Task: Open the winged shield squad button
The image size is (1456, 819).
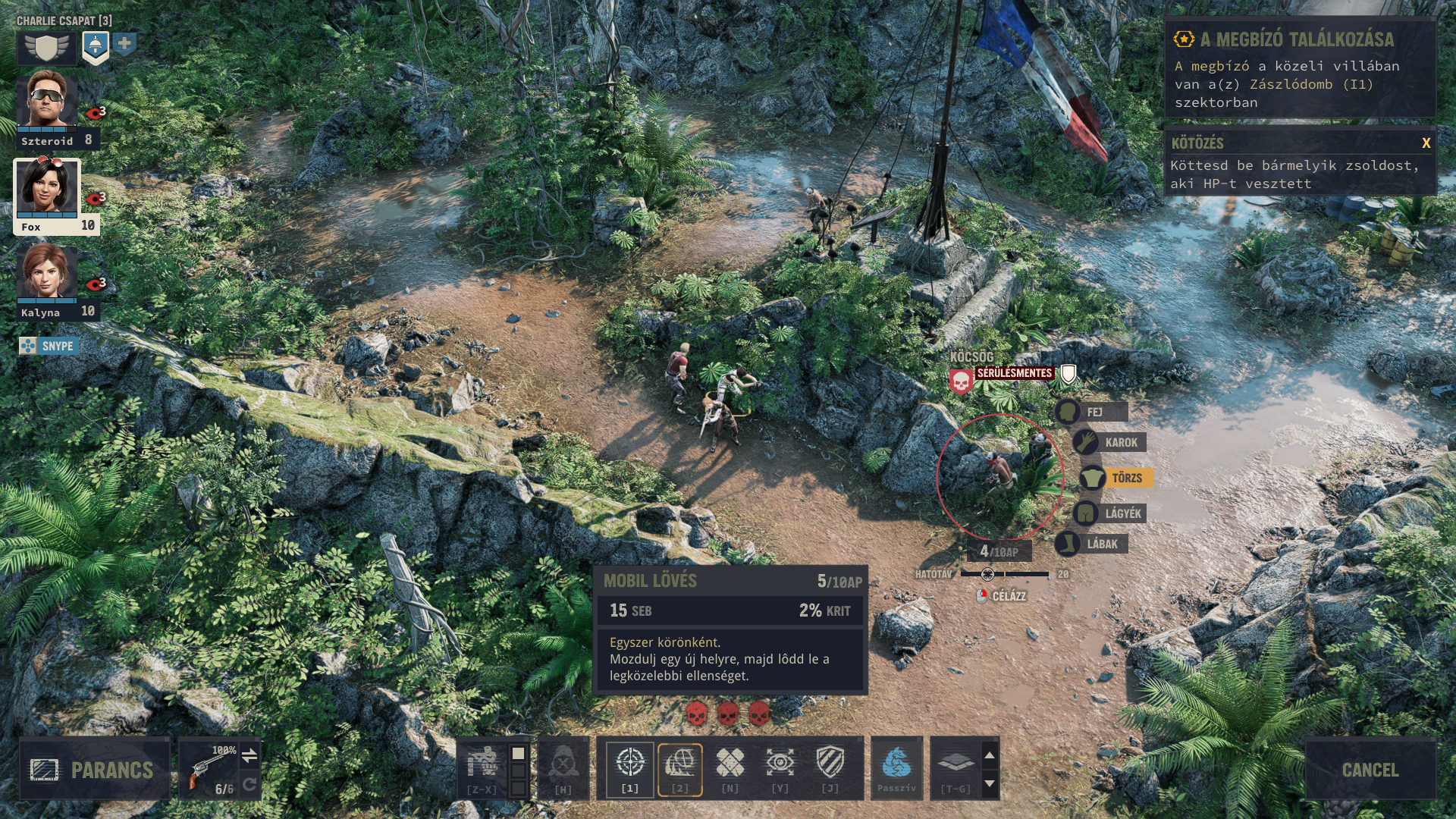Action: click(46, 47)
